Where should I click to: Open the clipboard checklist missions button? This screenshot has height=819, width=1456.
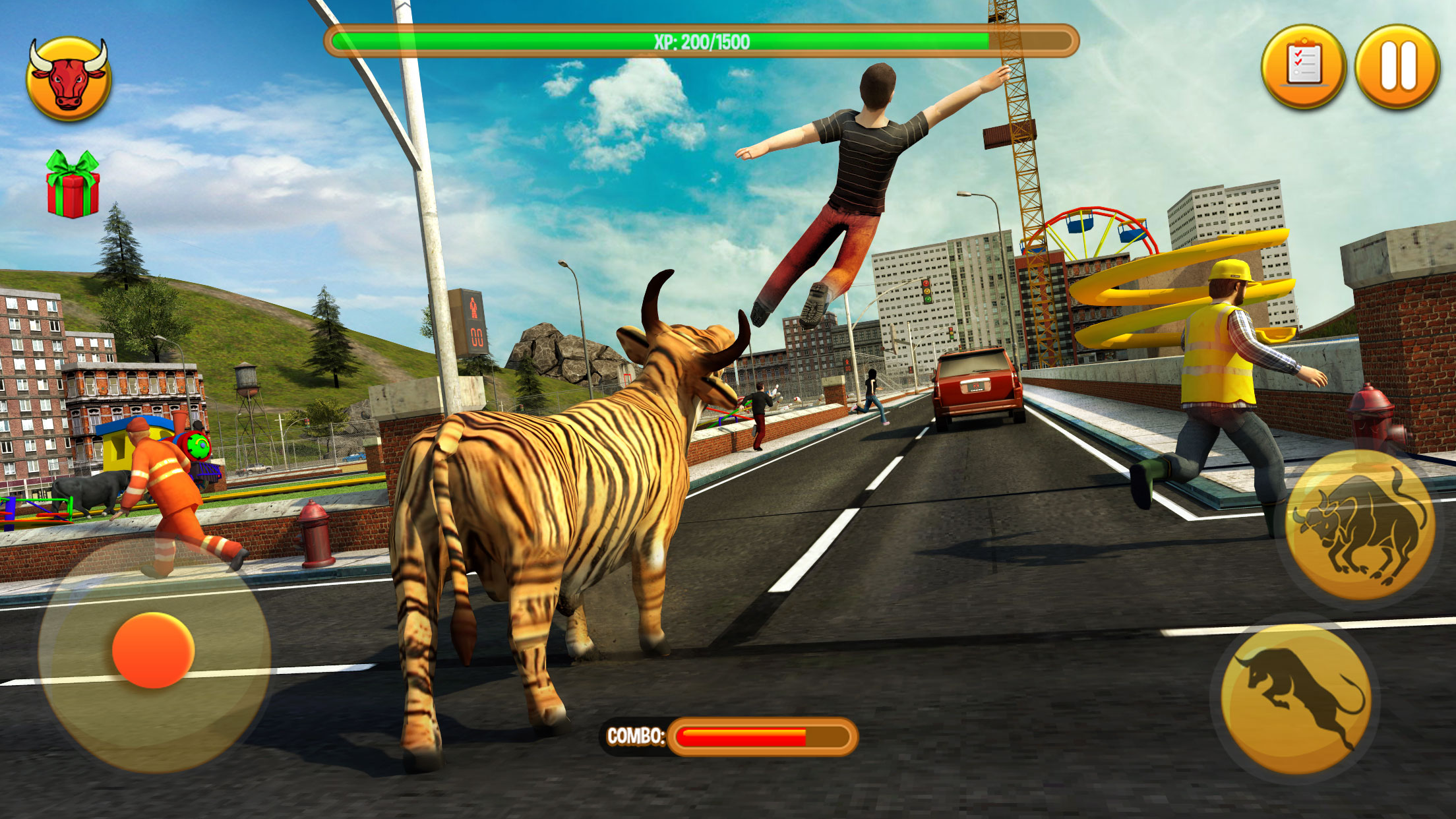point(1302,67)
